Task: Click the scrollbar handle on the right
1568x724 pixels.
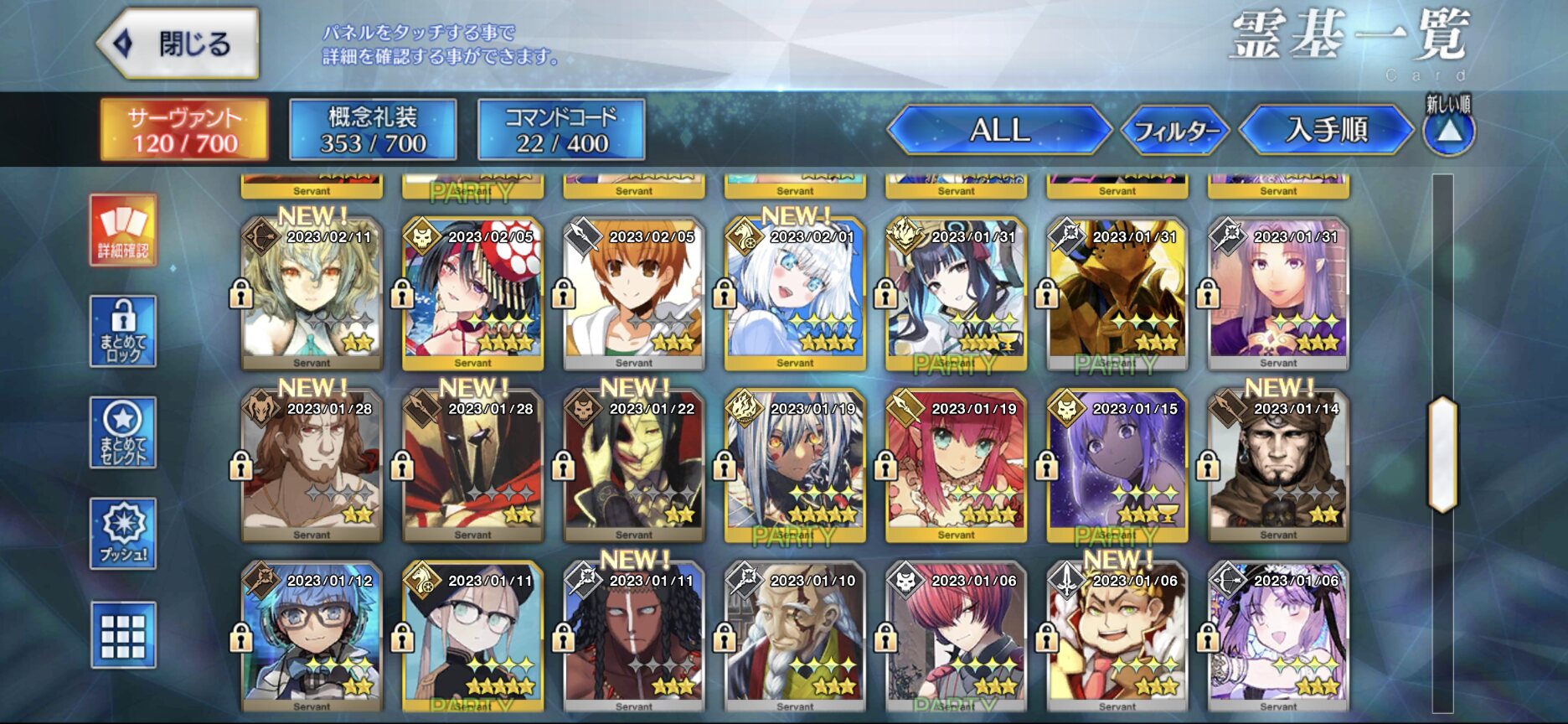Action: coord(1442,453)
